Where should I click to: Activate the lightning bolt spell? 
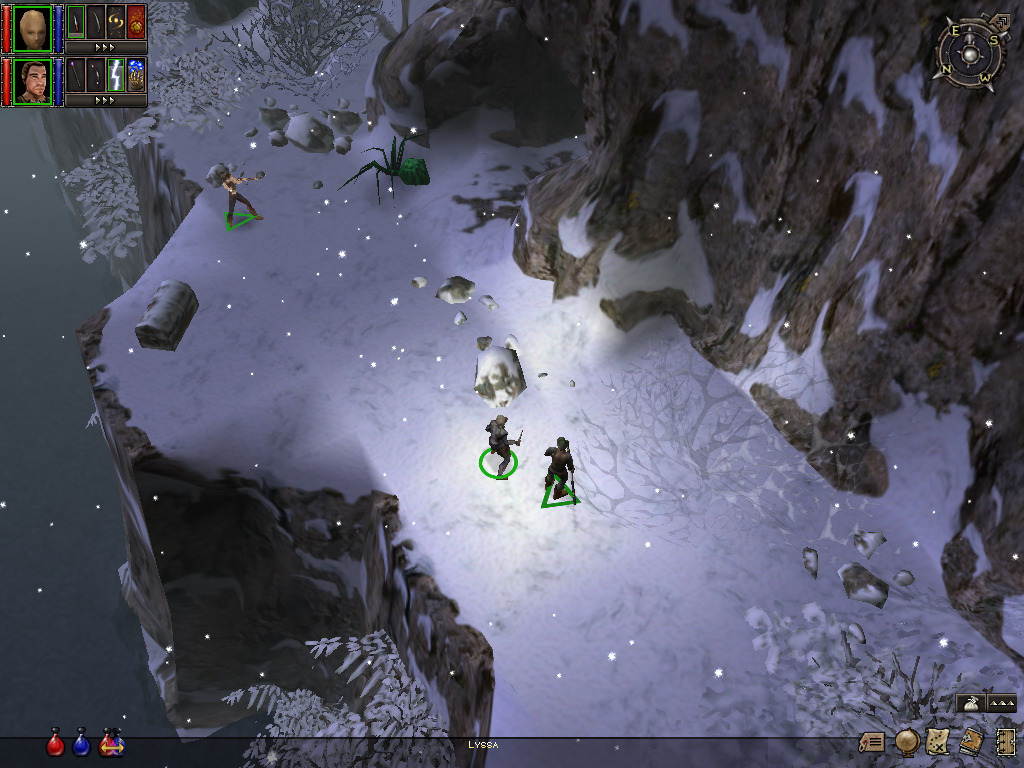point(116,75)
